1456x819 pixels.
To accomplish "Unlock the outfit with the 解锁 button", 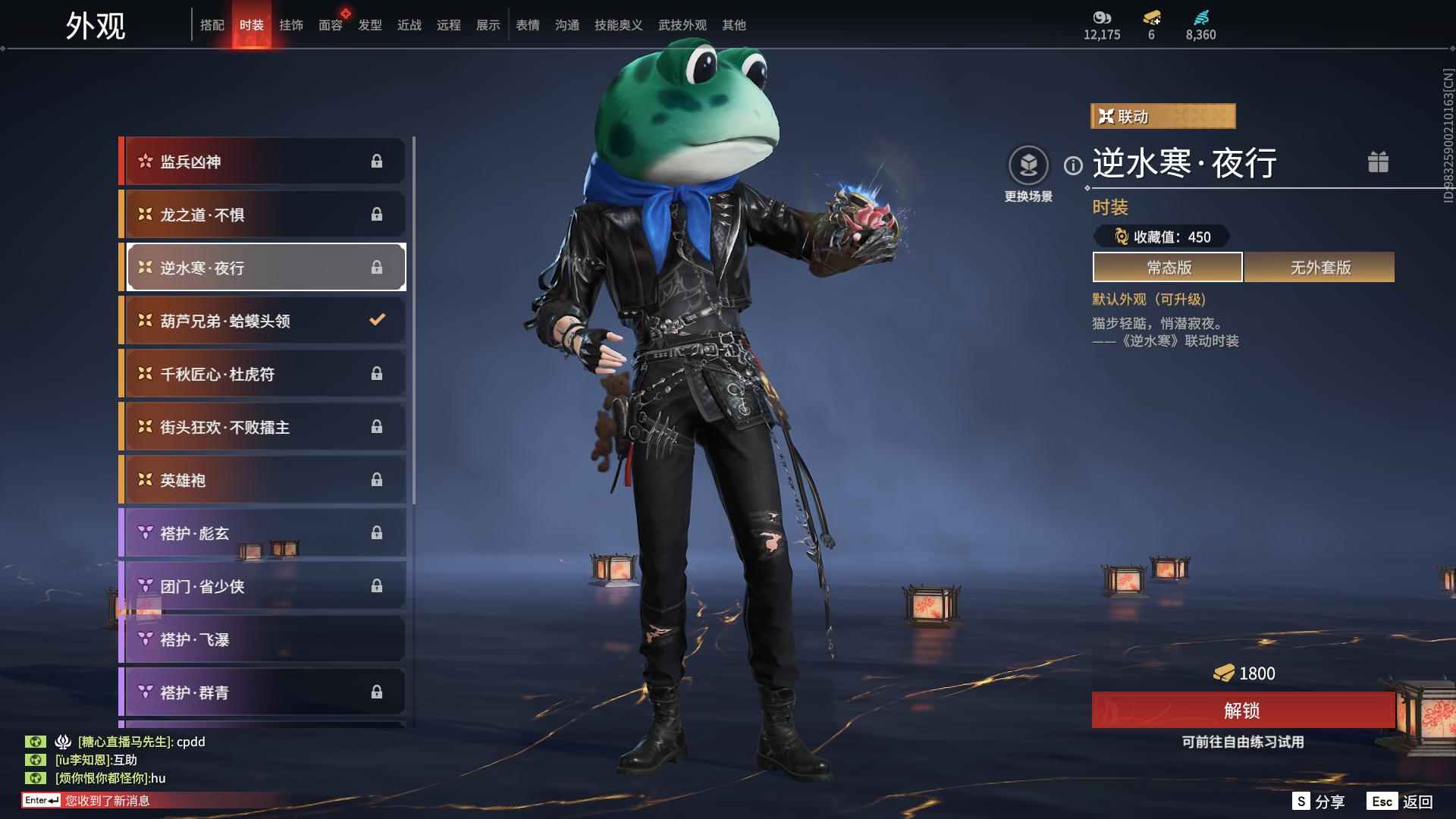I will point(1242,711).
